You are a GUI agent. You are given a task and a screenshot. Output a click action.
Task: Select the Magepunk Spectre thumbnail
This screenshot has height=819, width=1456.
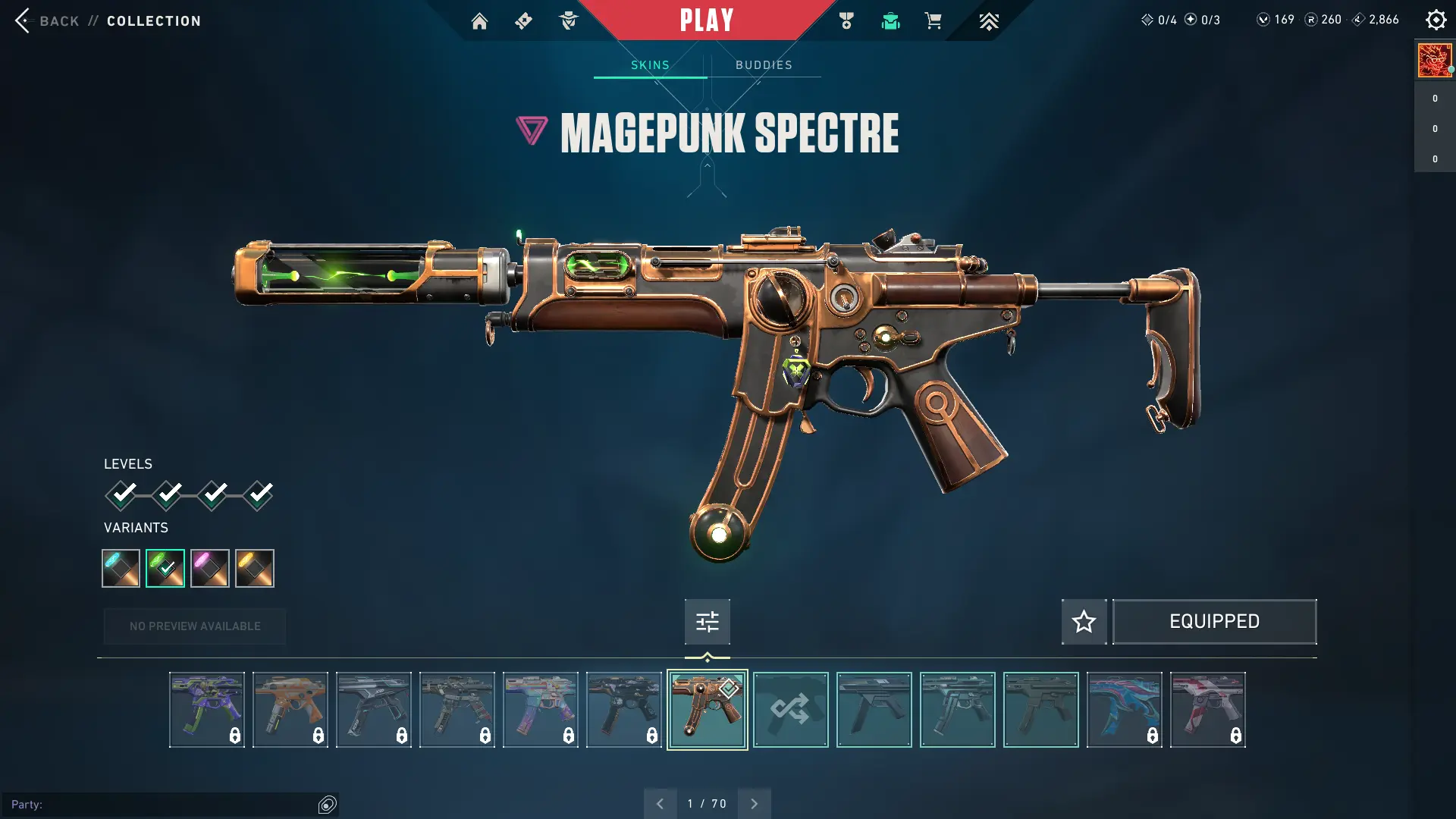[x=707, y=710]
